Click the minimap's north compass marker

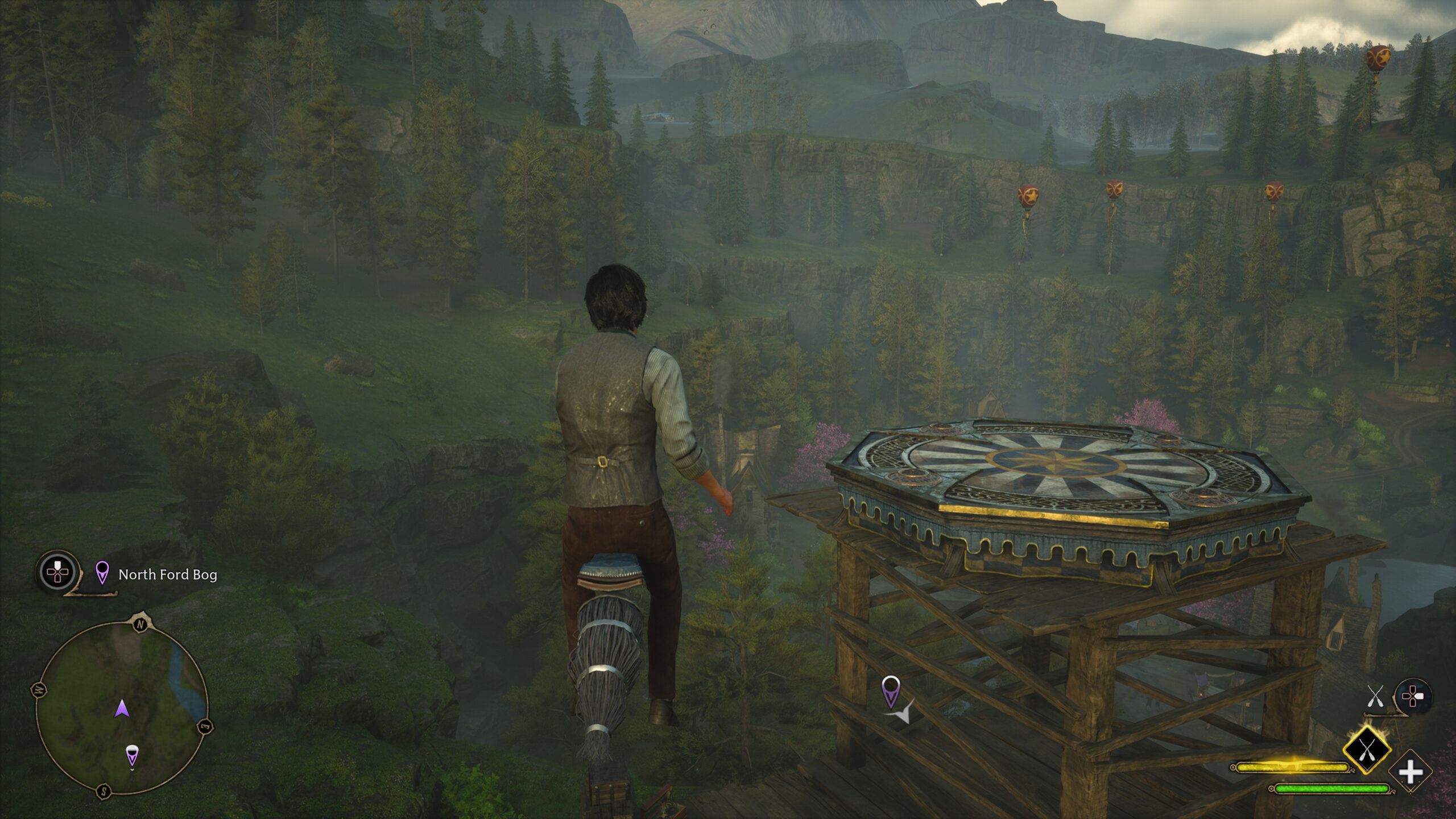[140, 624]
